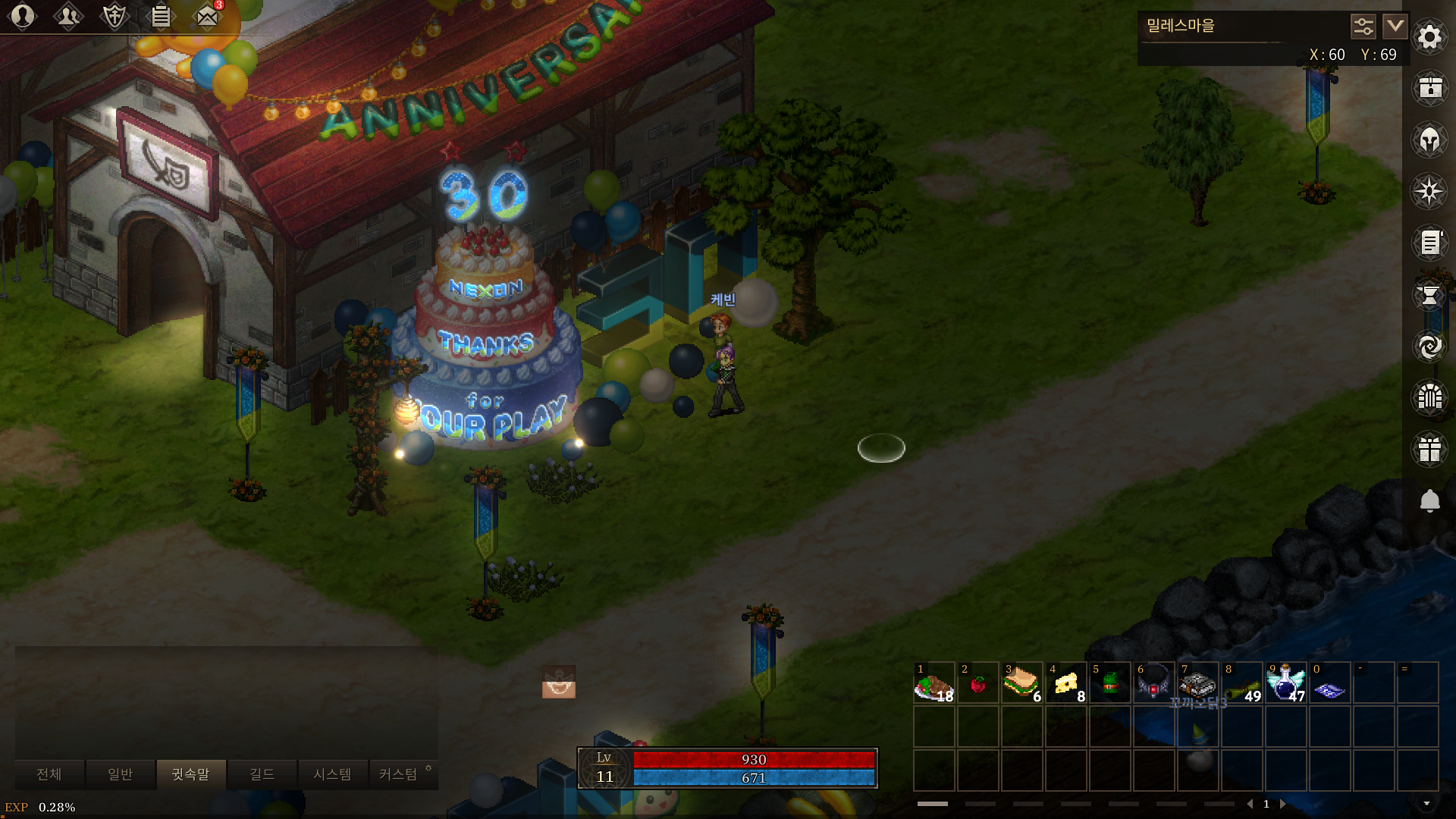Use the cheese in hotbar slot 4

pyautogui.click(x=1065, y=682)
